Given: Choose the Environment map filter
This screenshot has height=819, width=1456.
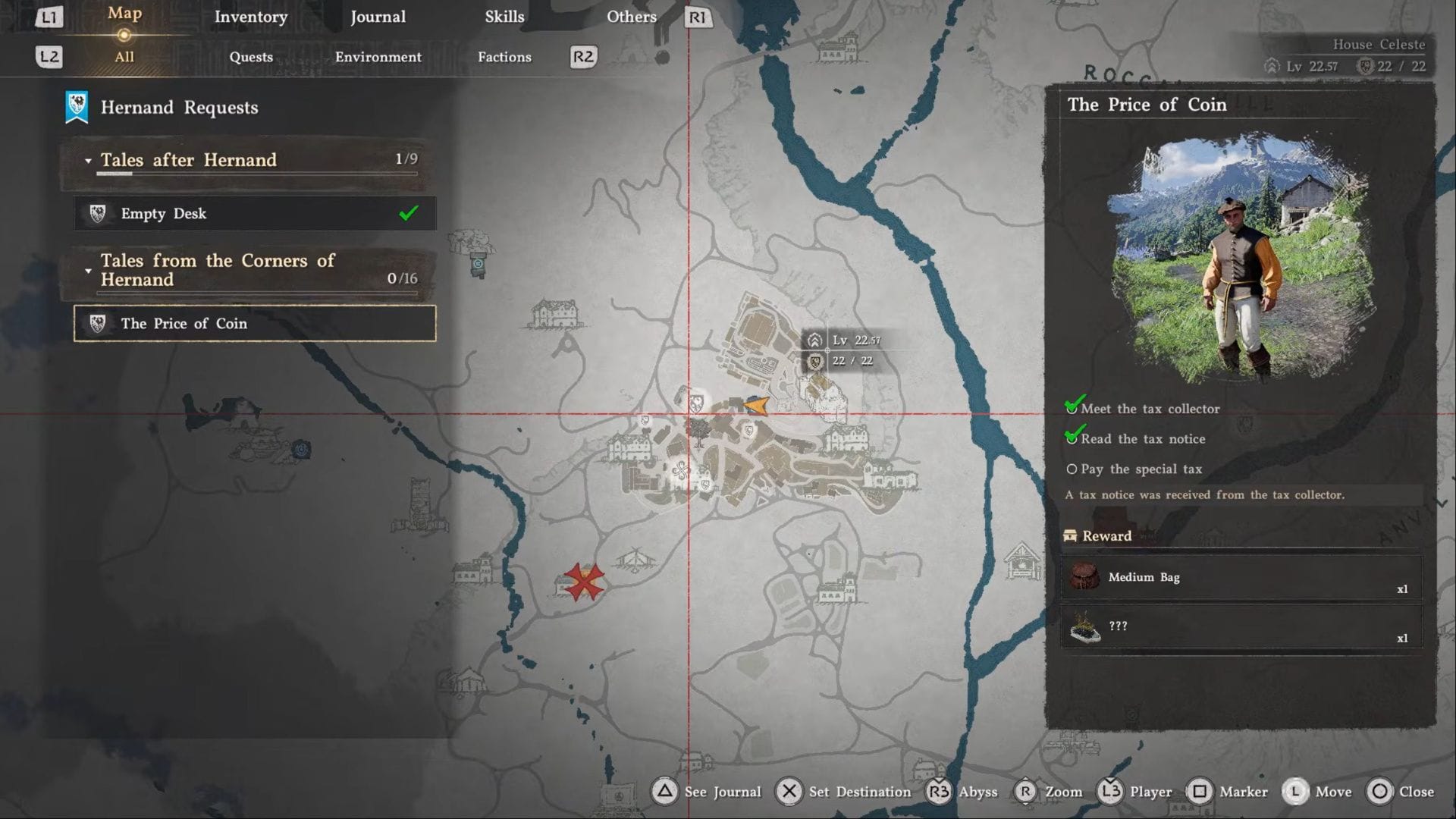Looking at the screenshot, I should click(378, 57).
